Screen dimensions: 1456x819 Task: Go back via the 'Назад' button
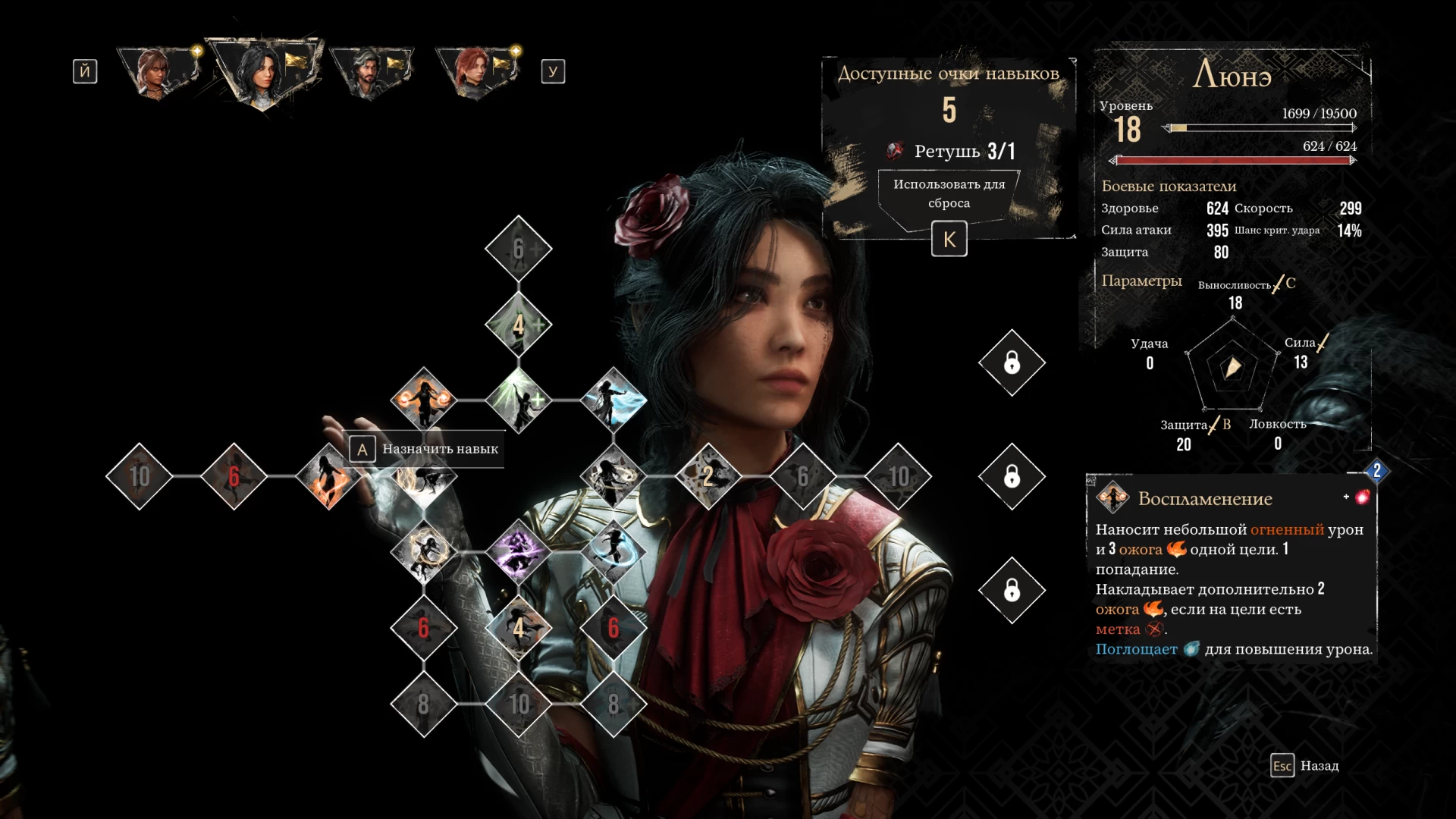pyautogui.click(x=1305, y=766)
